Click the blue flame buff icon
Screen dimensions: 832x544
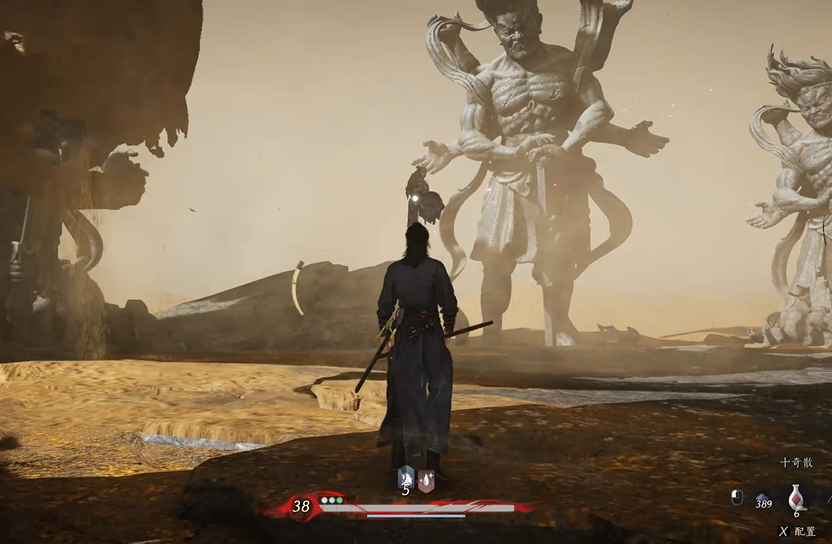[405, 478]
